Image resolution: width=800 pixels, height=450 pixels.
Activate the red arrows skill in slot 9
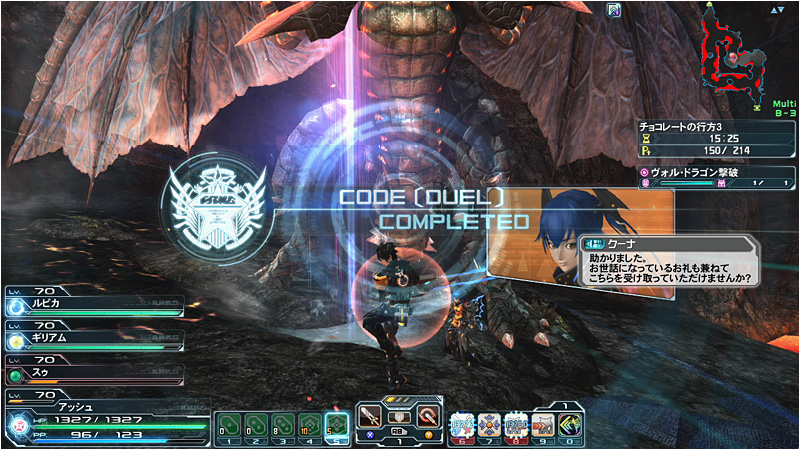[x=543, y=423]
